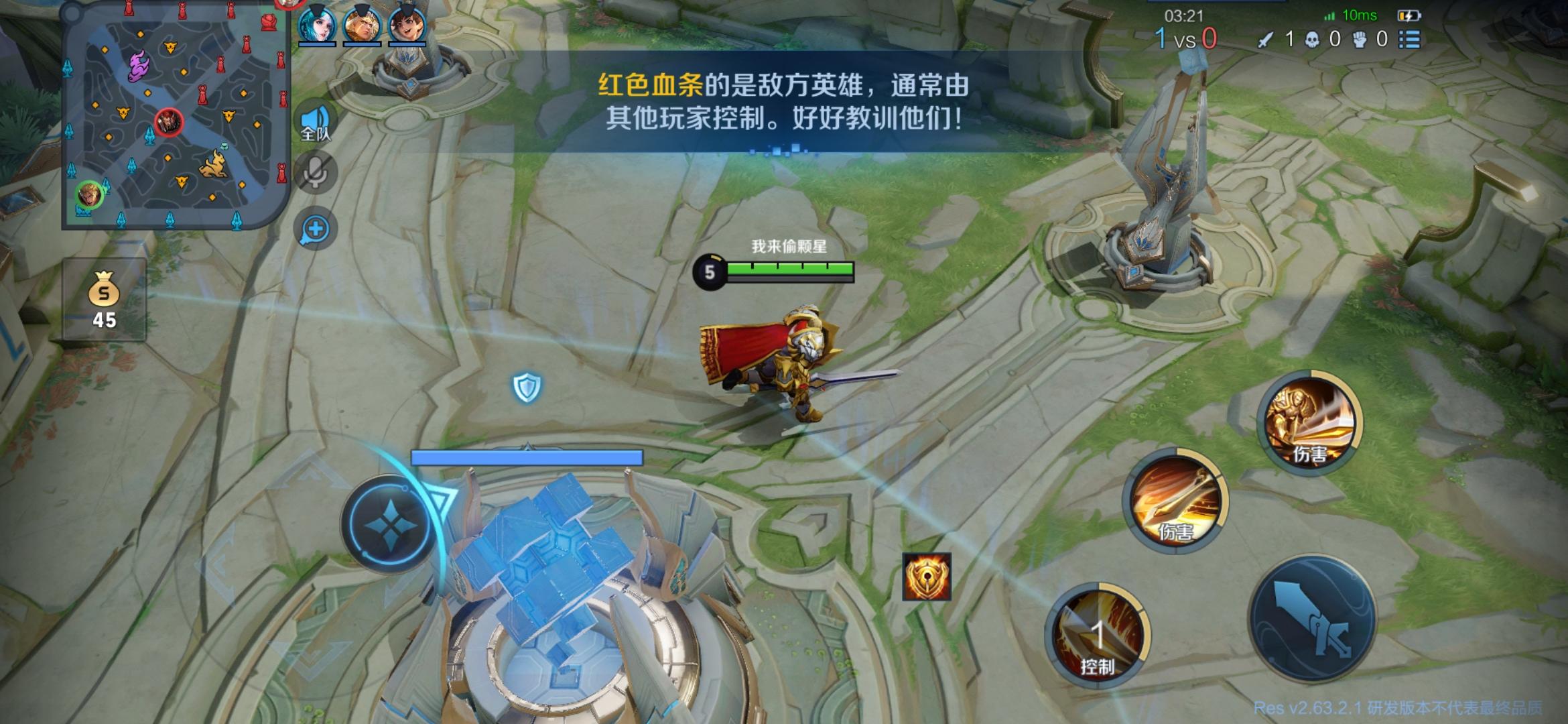Viewport: 1568px width, 724px height.
Task: Tap the 全队 team speaker toggle
Action: tap(315, 121)
